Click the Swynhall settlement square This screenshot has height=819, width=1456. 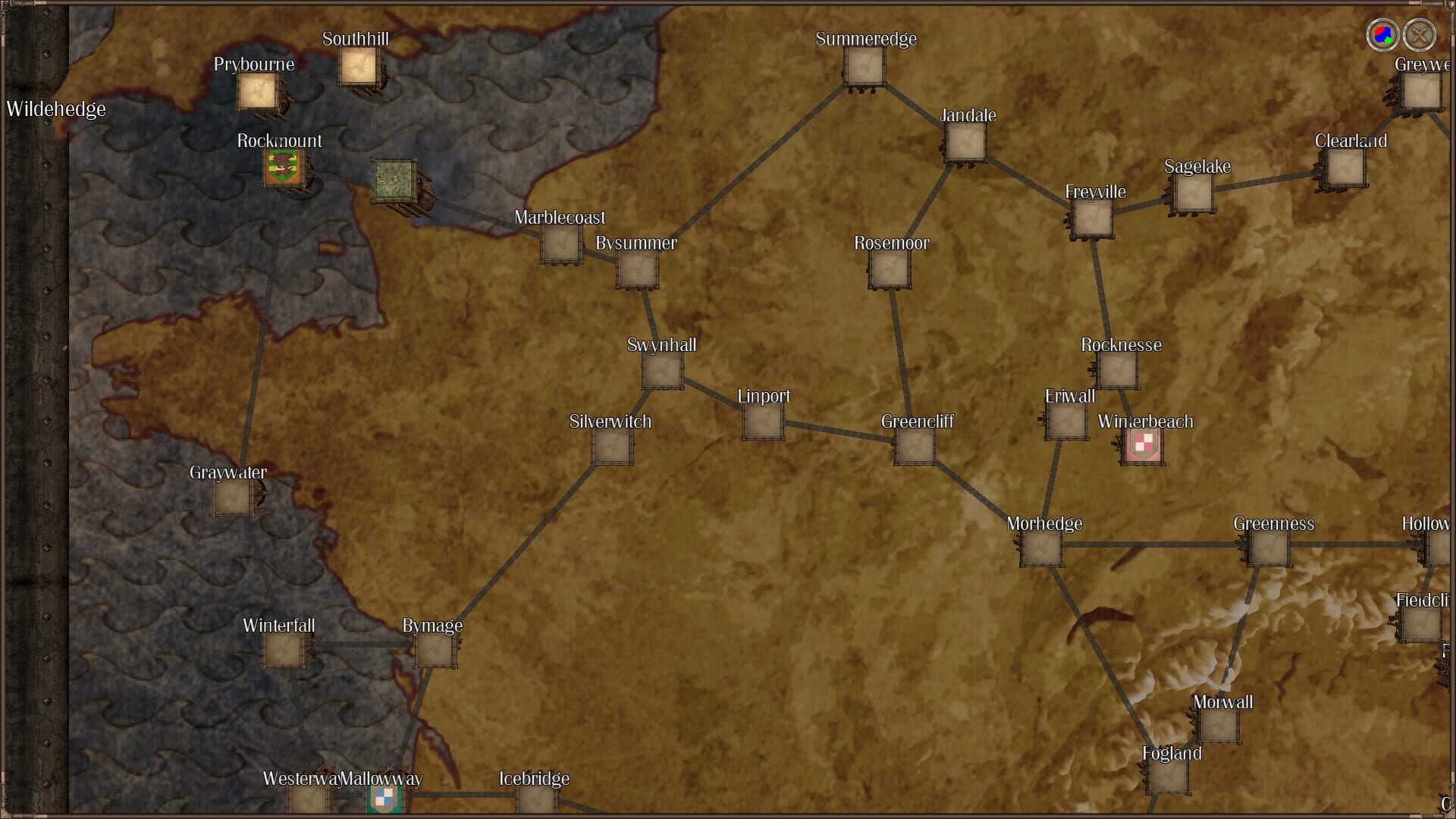coord(661,372)
